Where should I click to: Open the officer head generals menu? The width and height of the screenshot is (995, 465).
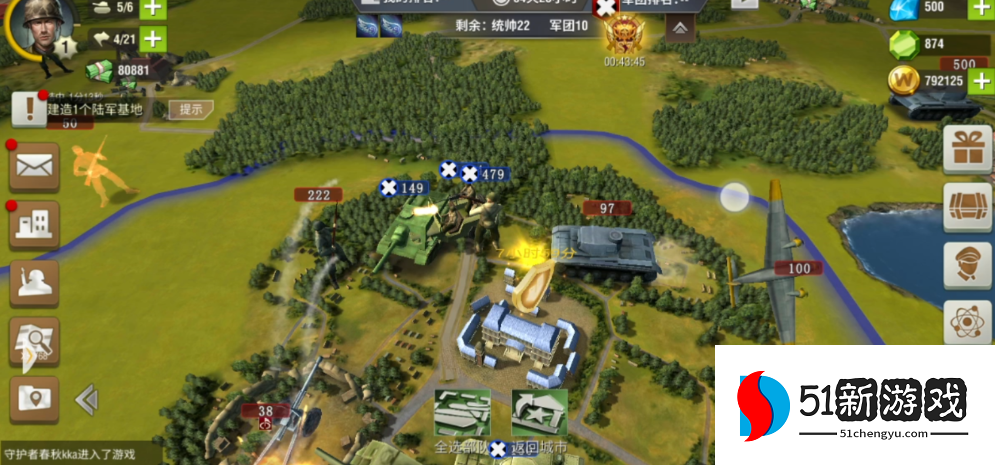point(968,266)
